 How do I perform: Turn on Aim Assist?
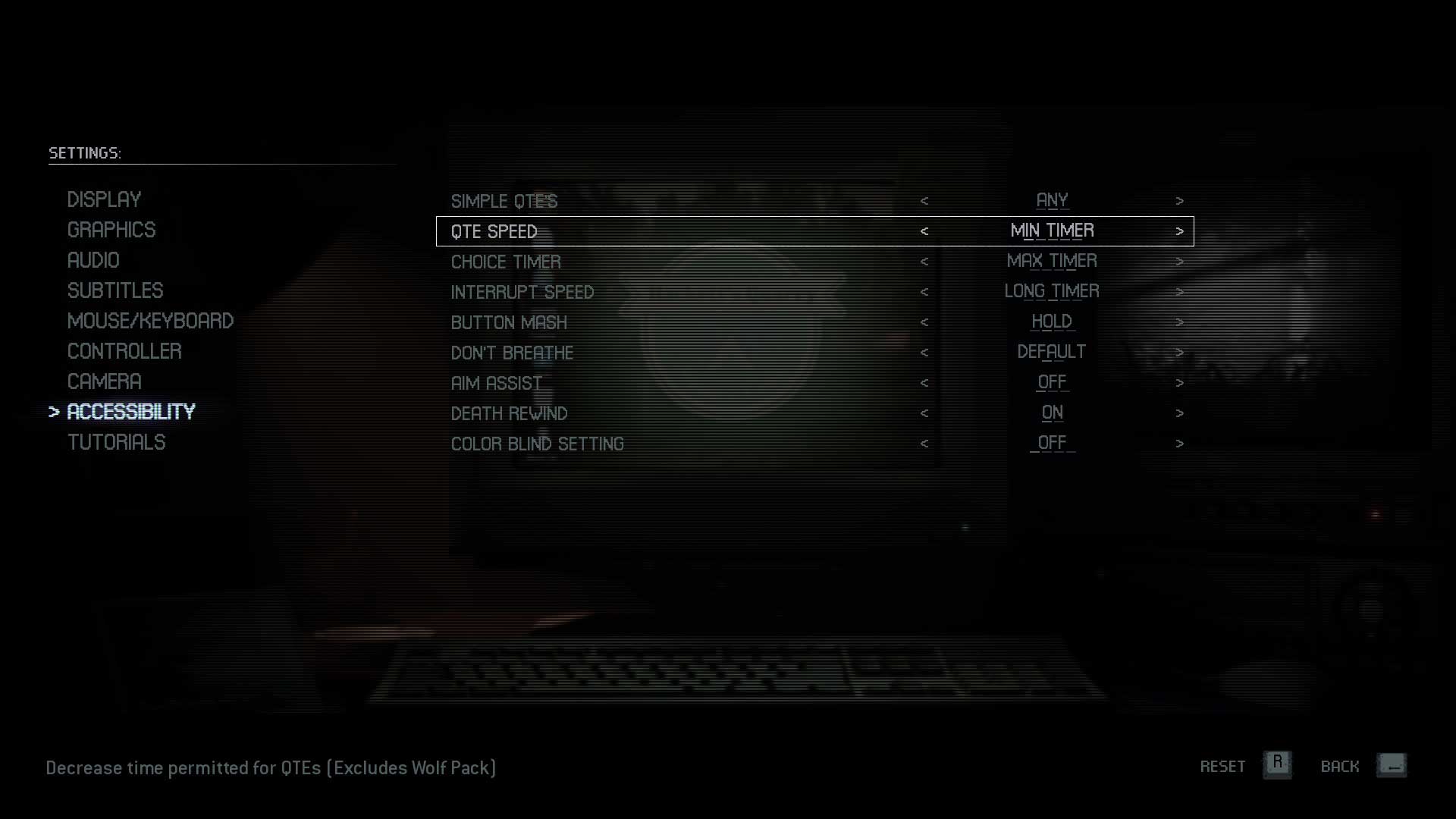coord(1180,383)
